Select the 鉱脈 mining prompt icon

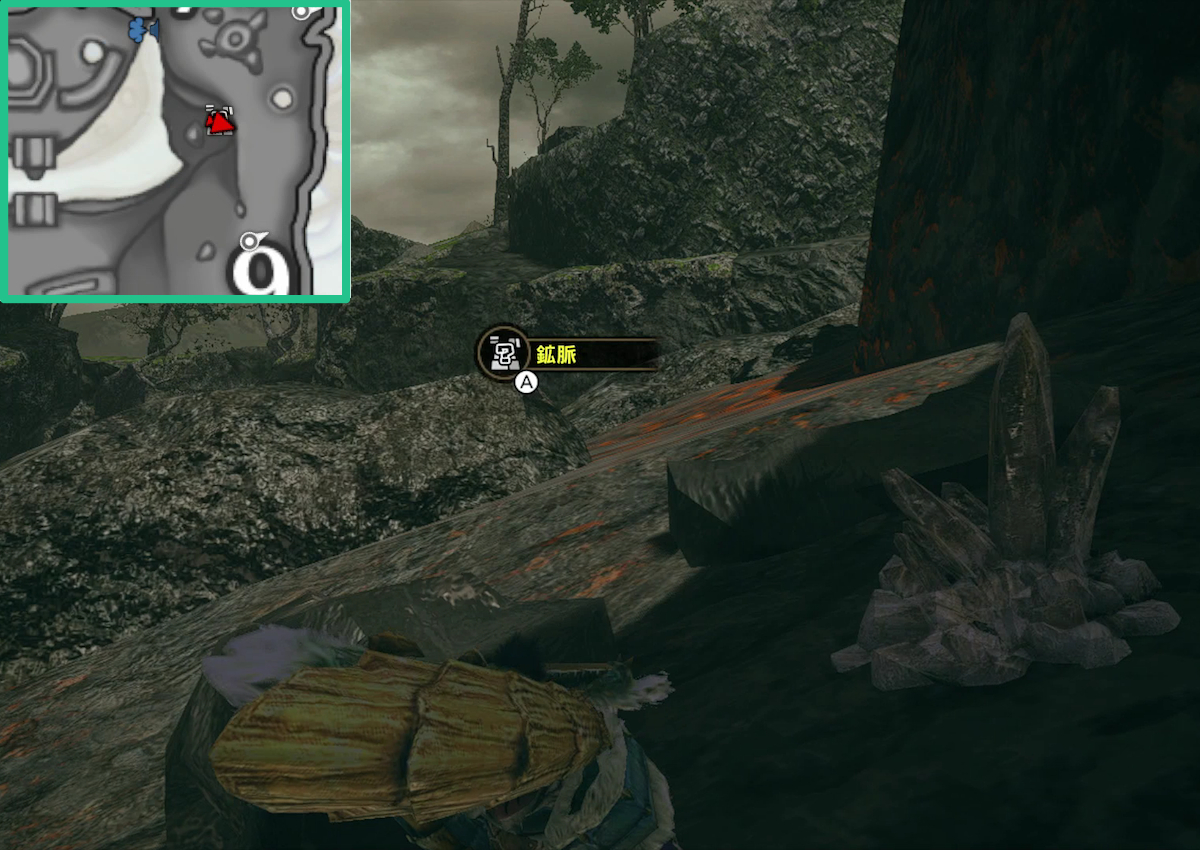point(504,353)
